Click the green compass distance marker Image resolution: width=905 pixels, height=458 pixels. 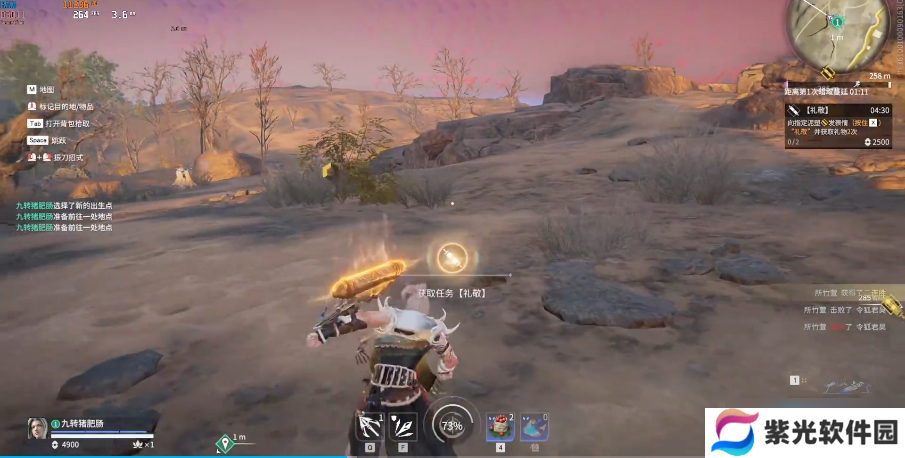[x=226, y=440]
